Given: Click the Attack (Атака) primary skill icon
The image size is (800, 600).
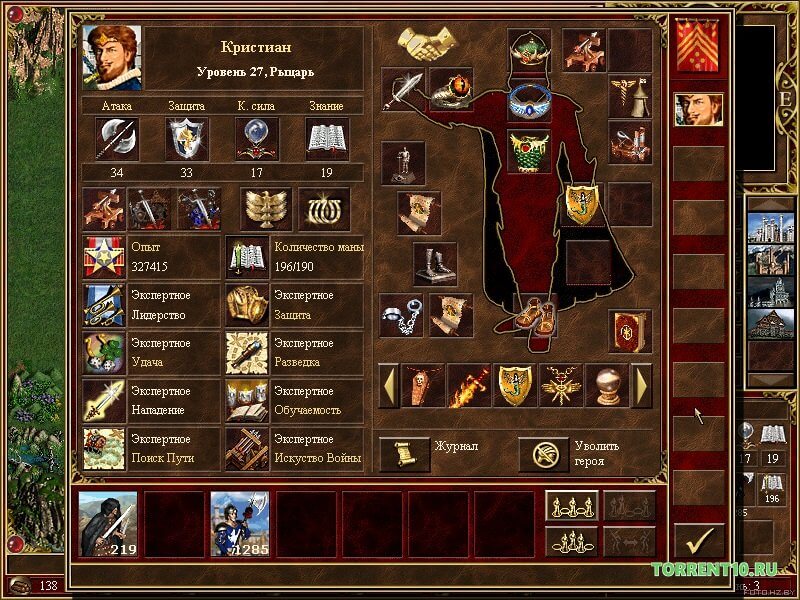Looking at the screenshot, I should click(117, 139).
